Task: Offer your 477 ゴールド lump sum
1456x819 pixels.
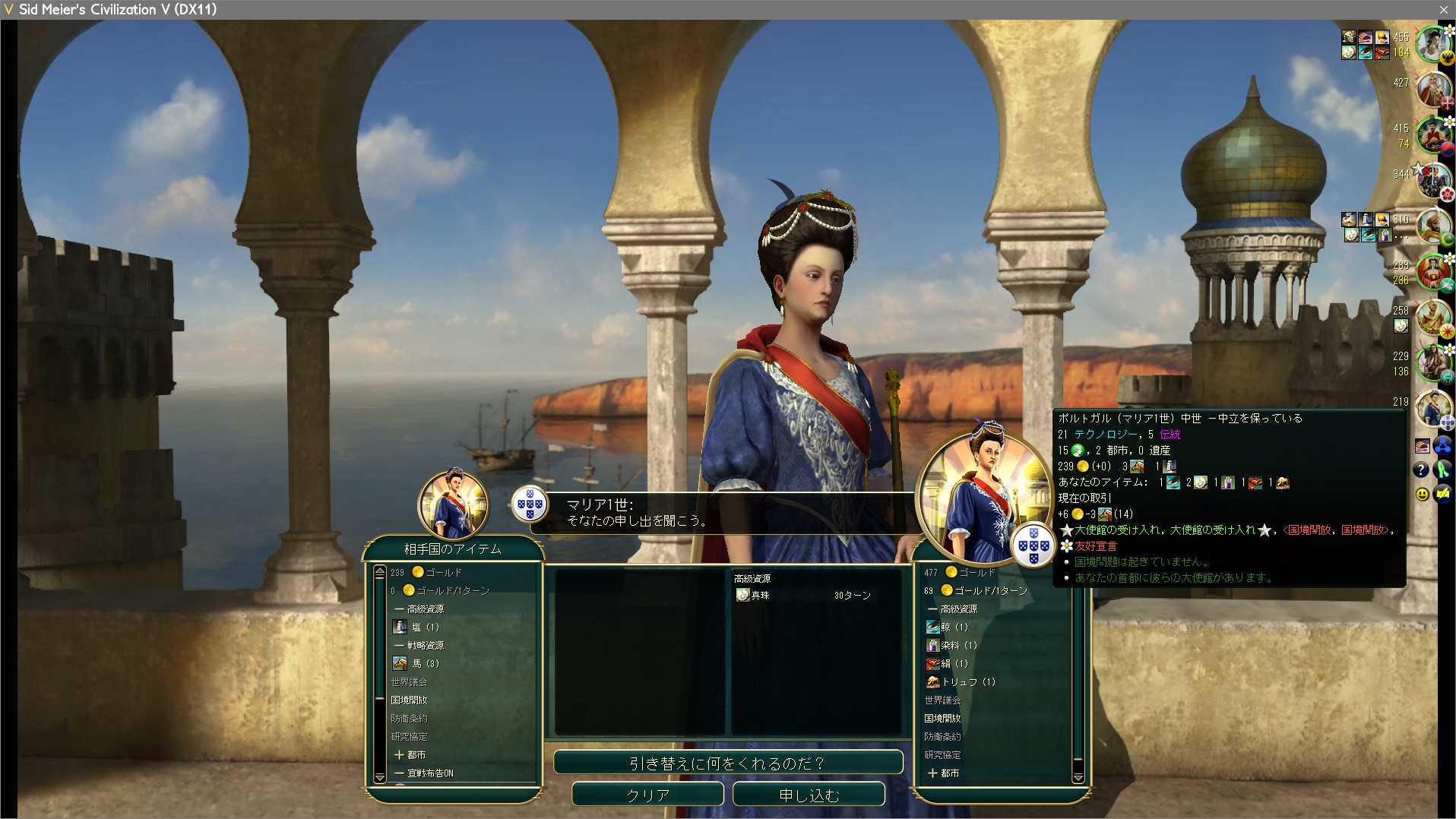Action: coord(976,573)
